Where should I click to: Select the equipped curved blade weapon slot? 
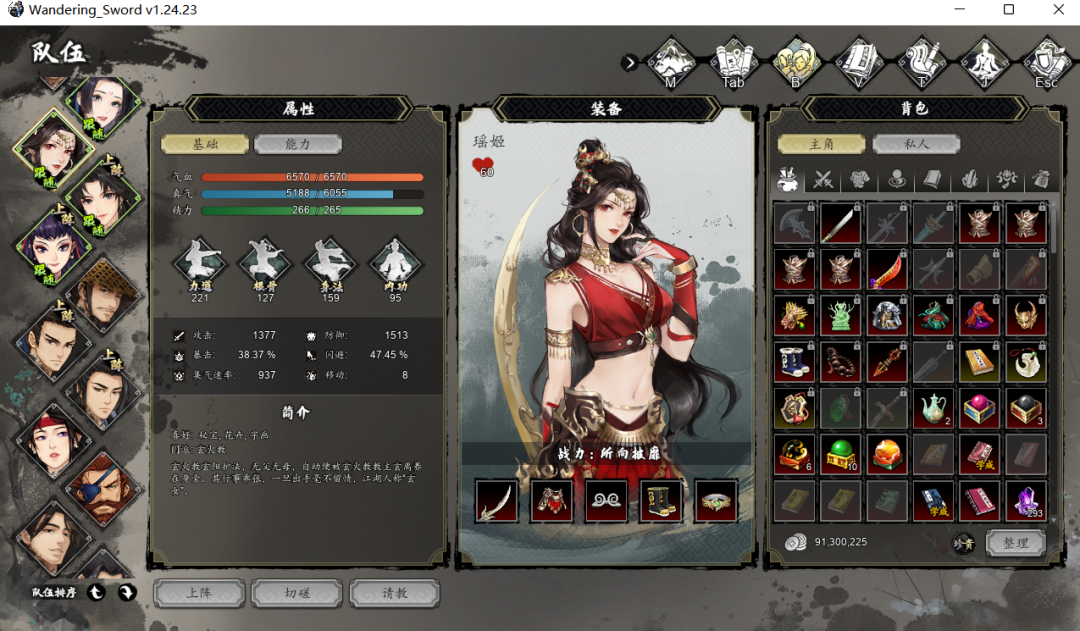pos(497,500)
